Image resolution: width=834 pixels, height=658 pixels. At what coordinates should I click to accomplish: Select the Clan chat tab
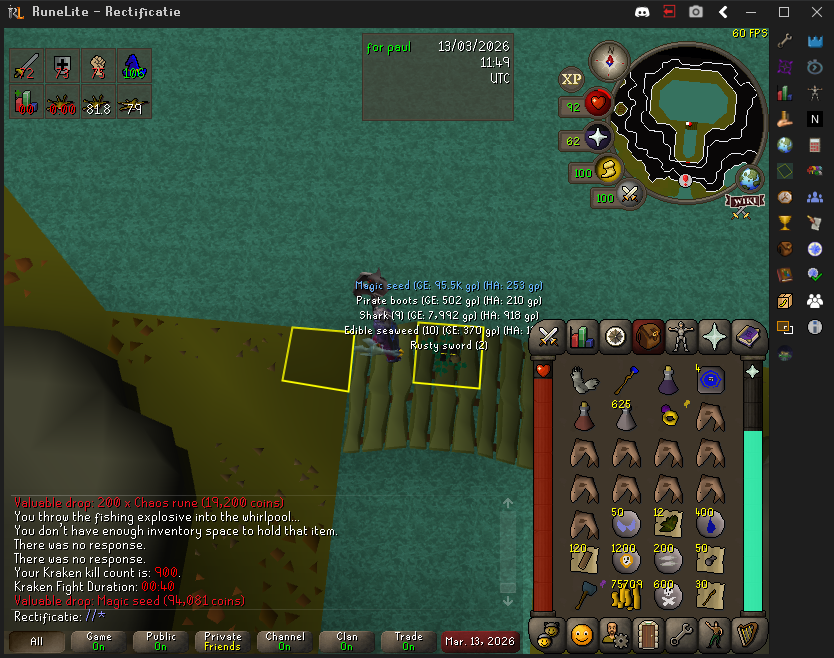pyautogui.click(x=346, y=640)
